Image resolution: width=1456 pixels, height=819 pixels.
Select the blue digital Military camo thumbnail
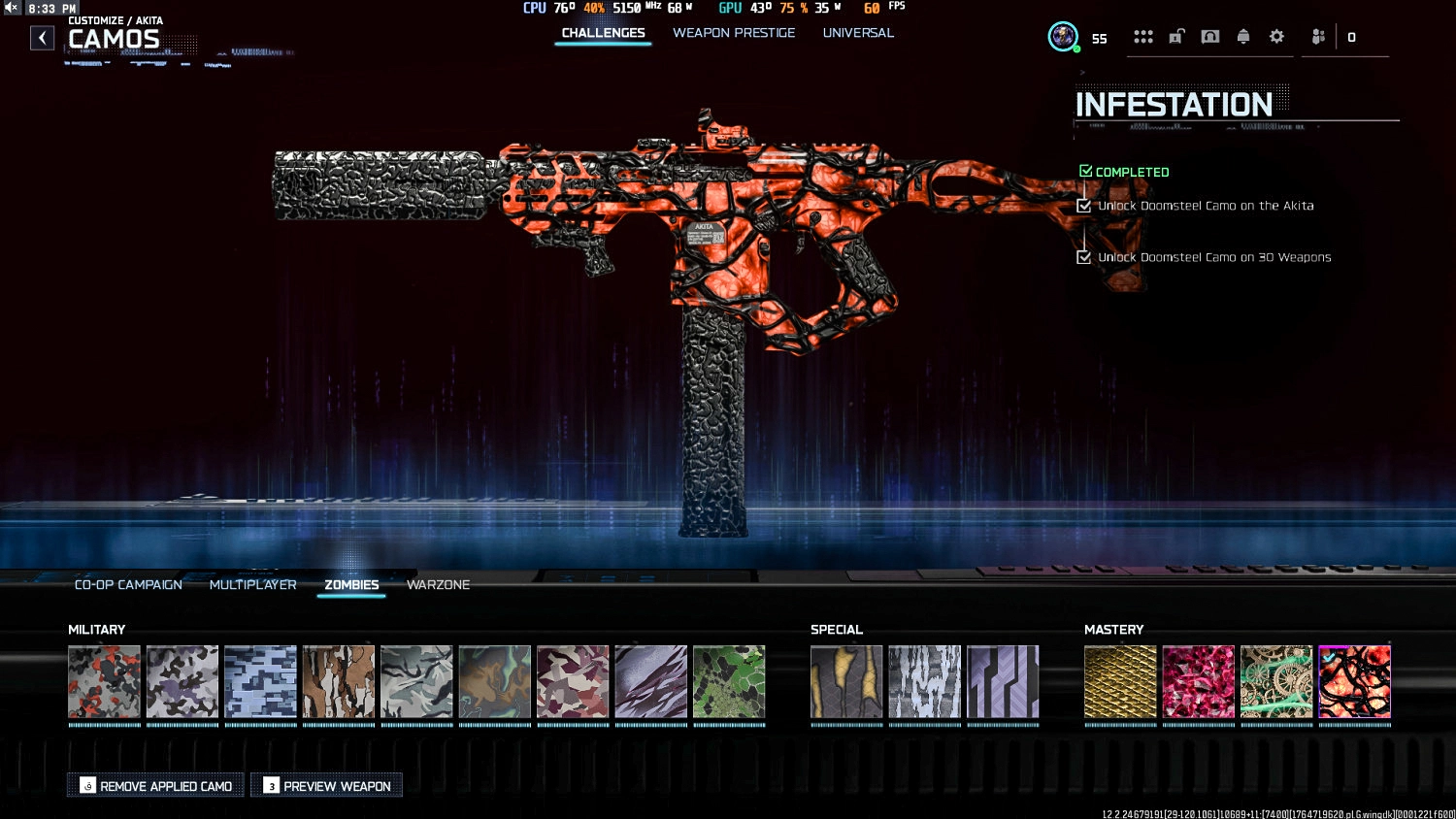[x=260, y=681]
